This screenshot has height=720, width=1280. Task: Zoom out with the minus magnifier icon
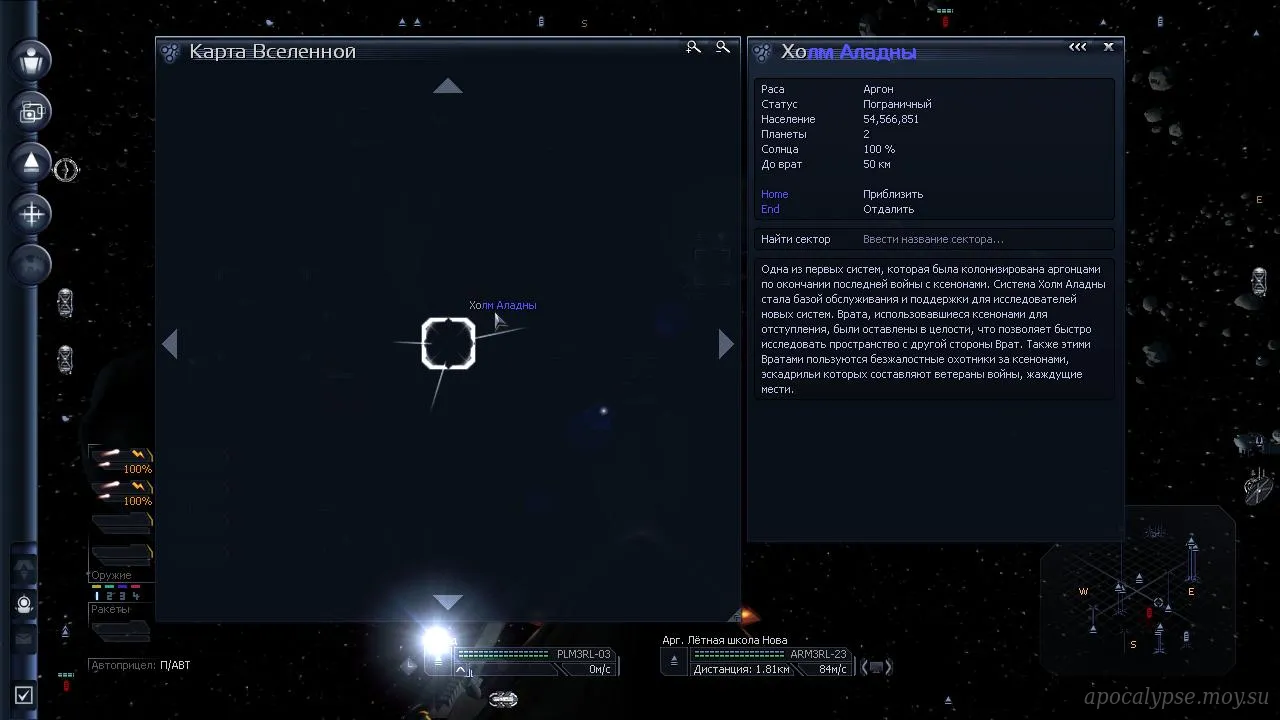point(723,47)
